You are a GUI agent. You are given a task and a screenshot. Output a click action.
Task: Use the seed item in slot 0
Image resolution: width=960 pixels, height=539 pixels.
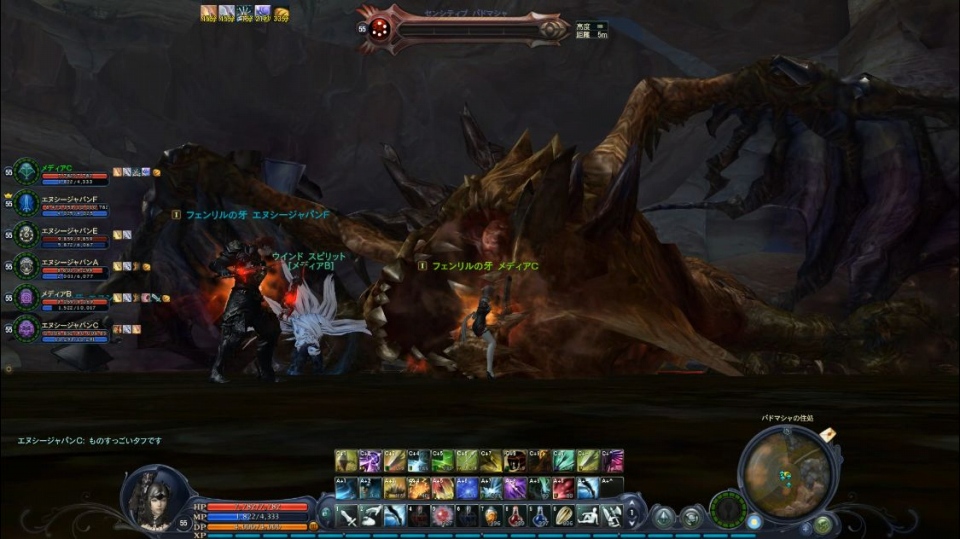point(563,516)
